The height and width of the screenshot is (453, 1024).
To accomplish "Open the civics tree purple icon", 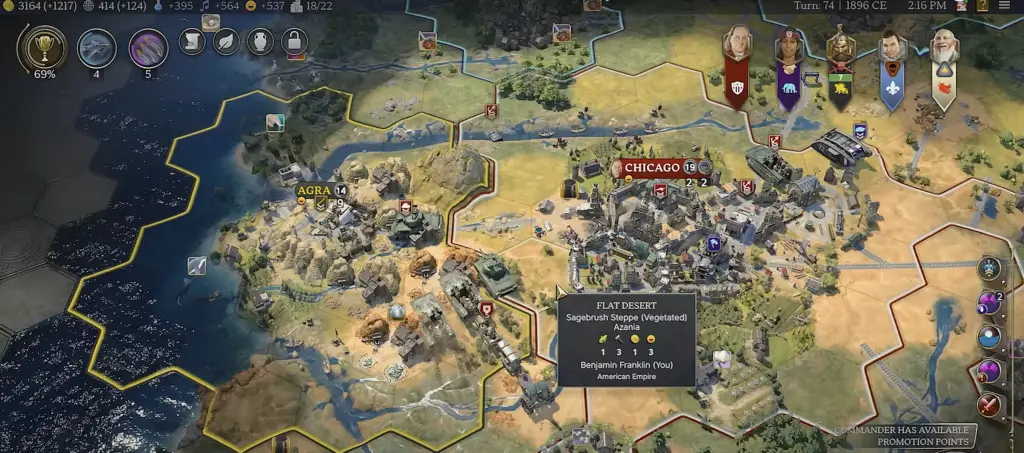I will coord(148,47).
